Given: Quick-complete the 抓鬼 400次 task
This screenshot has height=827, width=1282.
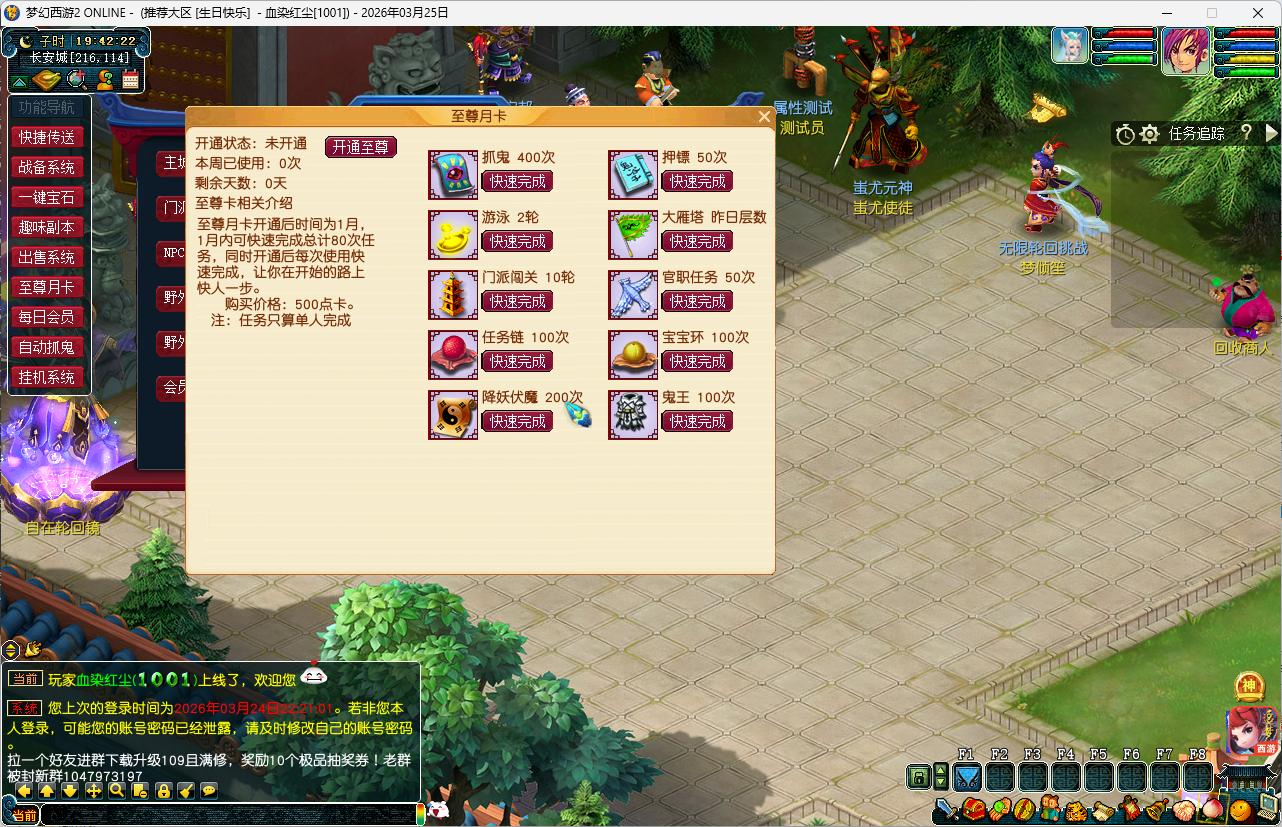Looking at the screenshot, I should click(517, 182).
